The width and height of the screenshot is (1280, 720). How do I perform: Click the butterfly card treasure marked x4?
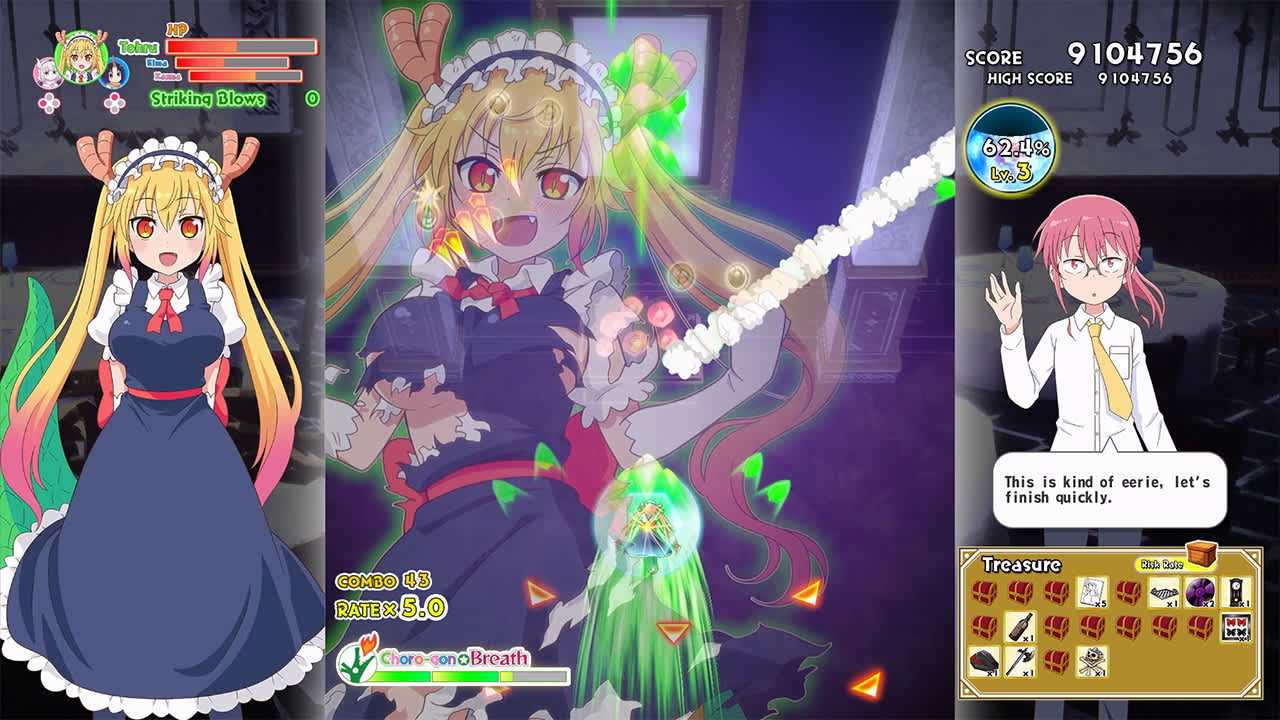[x=1235, y=626]
